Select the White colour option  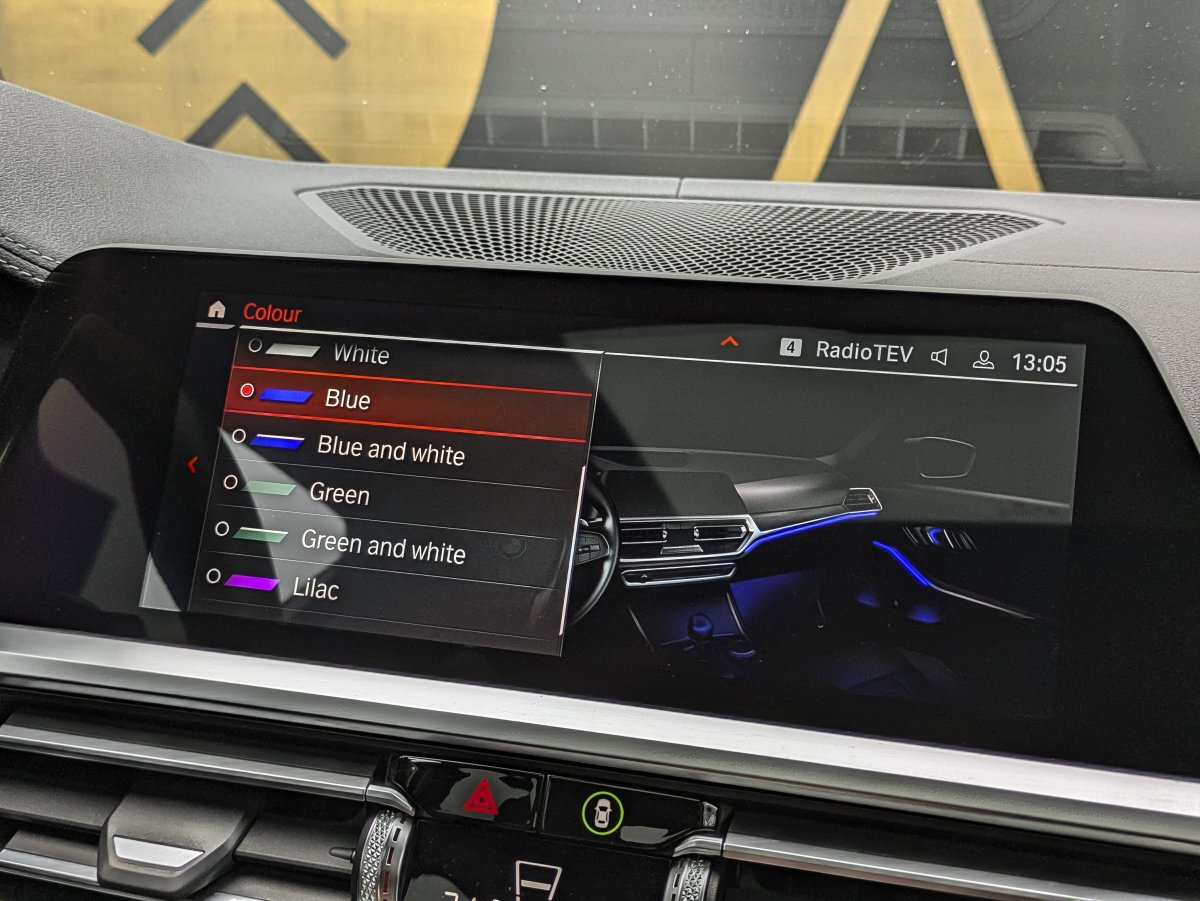click(360, 353)
